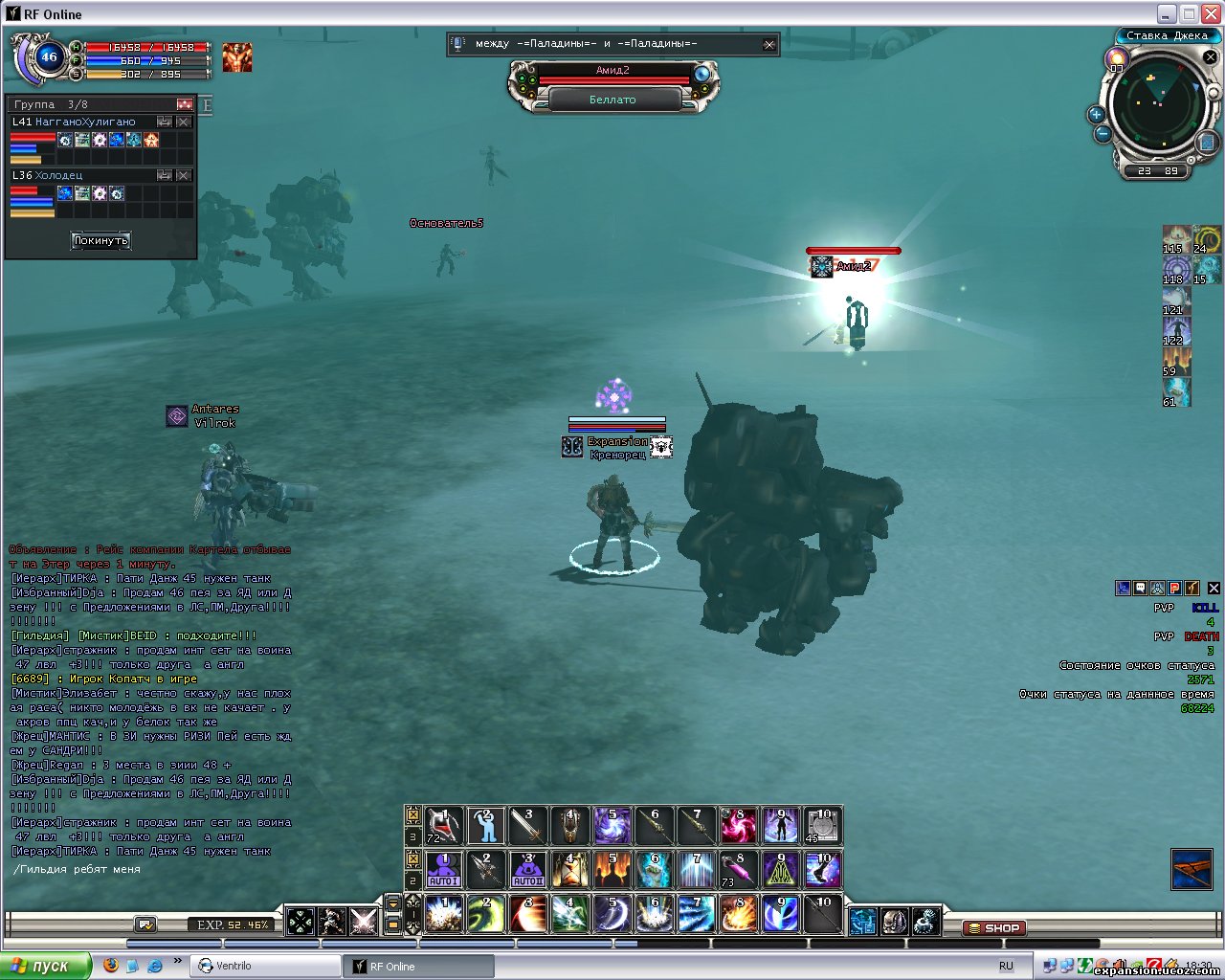
Task: Open the blue map icon beside radar
Action: [1207, 143]
